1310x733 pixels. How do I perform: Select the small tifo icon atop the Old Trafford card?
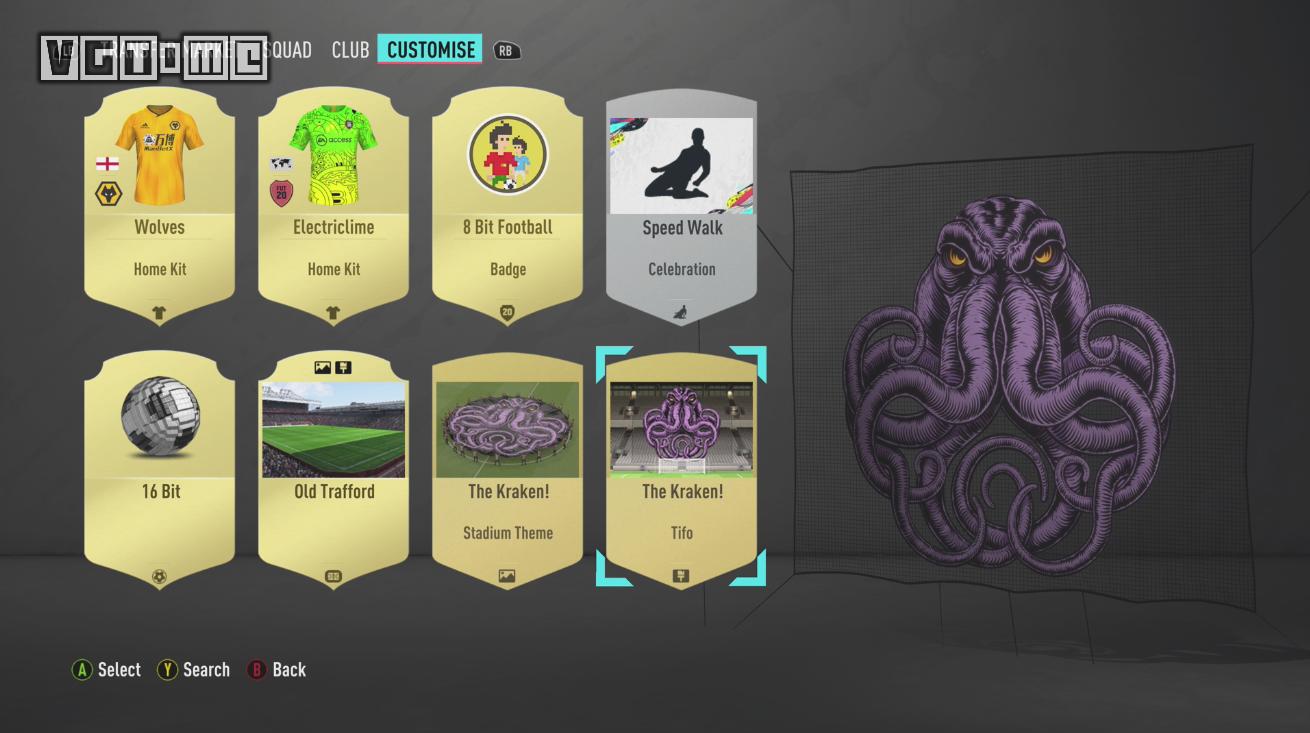[x=343, y=367]
